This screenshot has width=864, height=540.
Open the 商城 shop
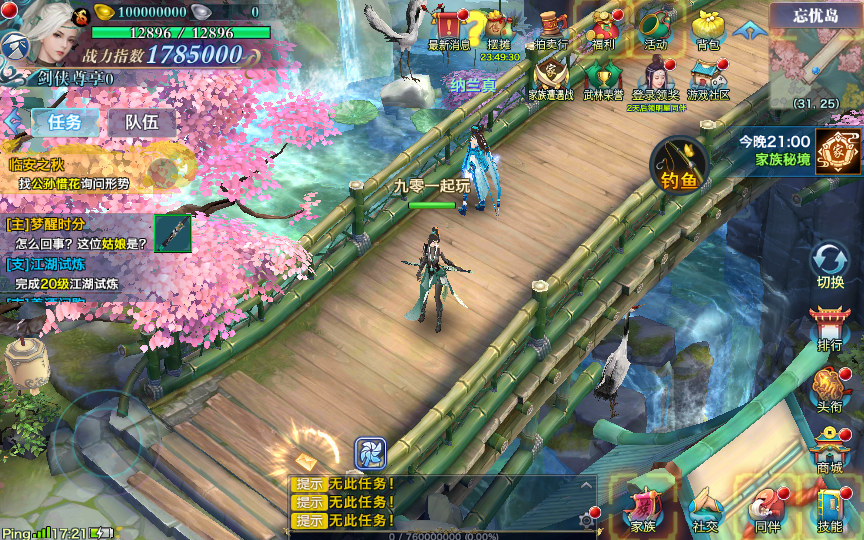(x=830, y=449)
